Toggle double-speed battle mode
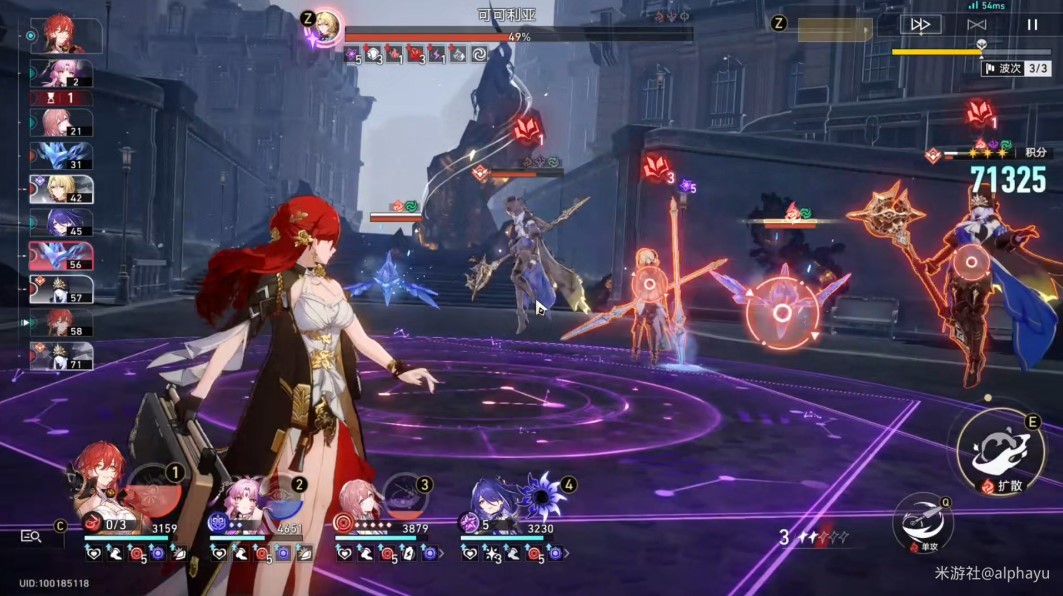 920,24
